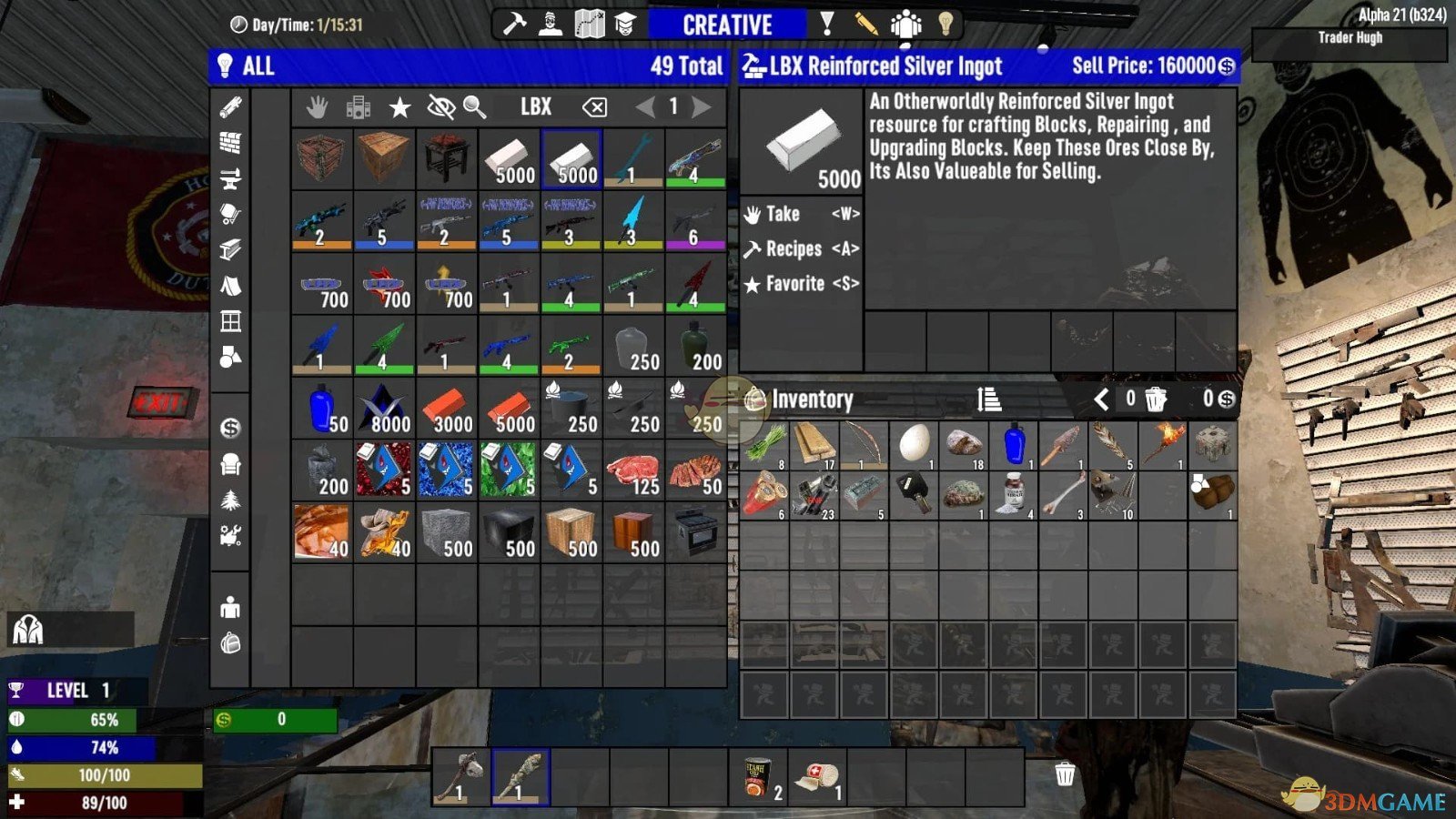Enable the favorites star filter

[x=399, y=106]
